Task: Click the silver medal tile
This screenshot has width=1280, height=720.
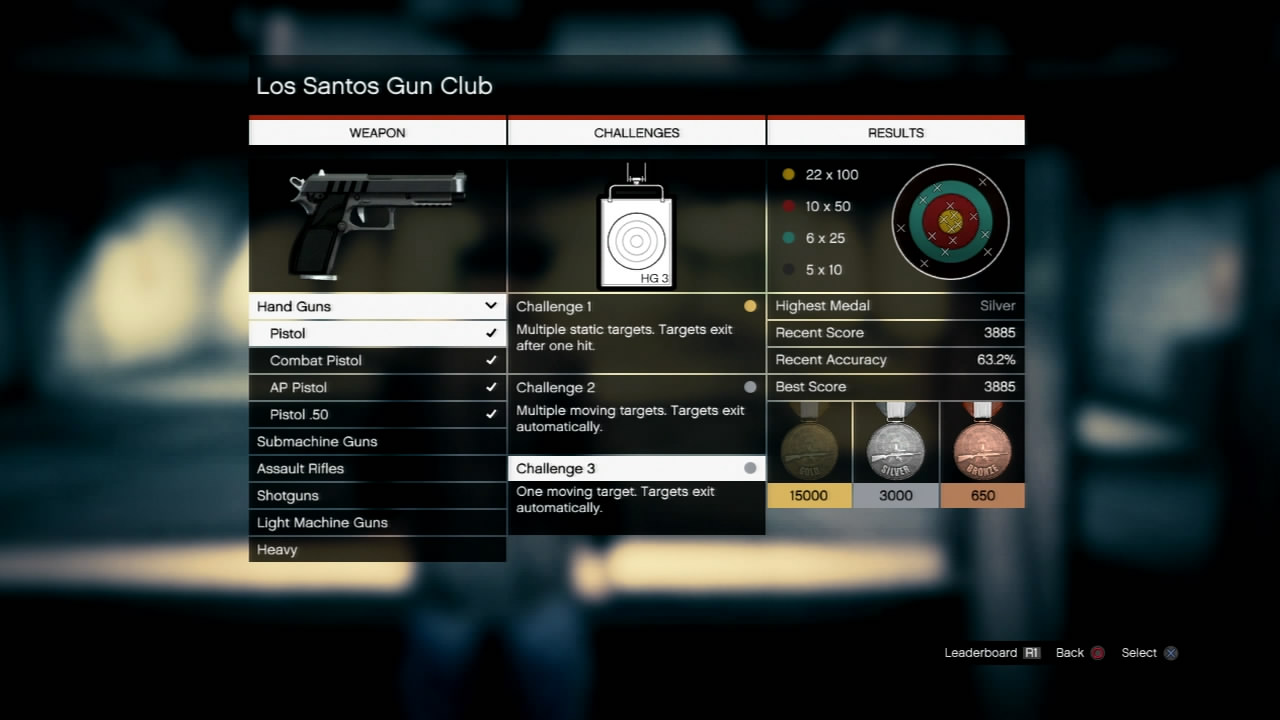Action: [x=895, y=455]
